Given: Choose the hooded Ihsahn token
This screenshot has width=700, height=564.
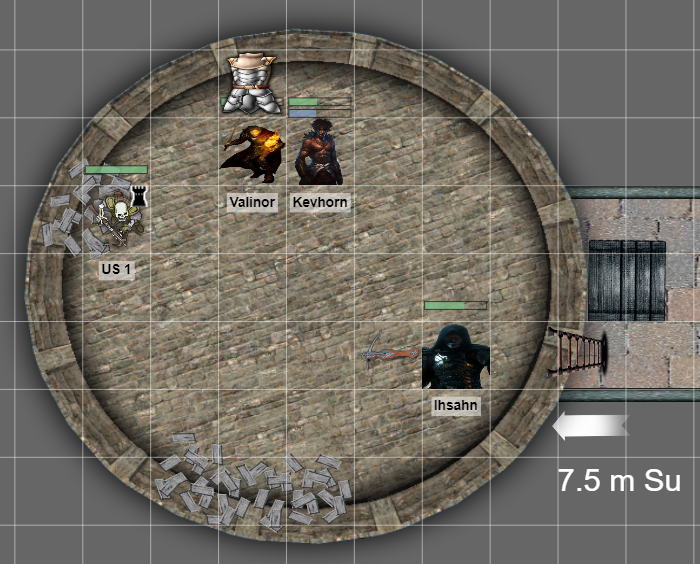Looking at the screenshot, I should [x=455, y=357].
